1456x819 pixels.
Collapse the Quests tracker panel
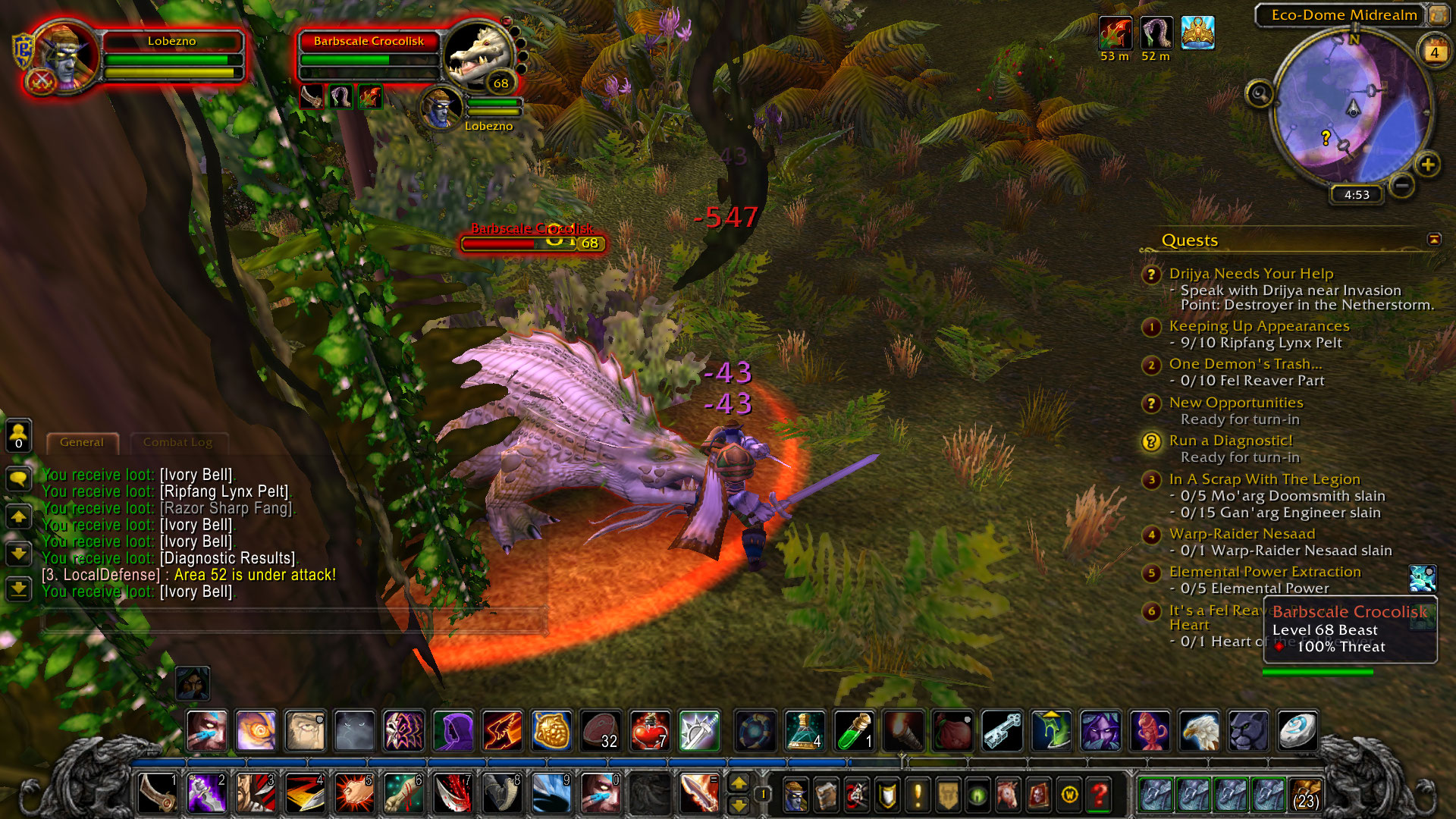click(x=1433, y=240)
